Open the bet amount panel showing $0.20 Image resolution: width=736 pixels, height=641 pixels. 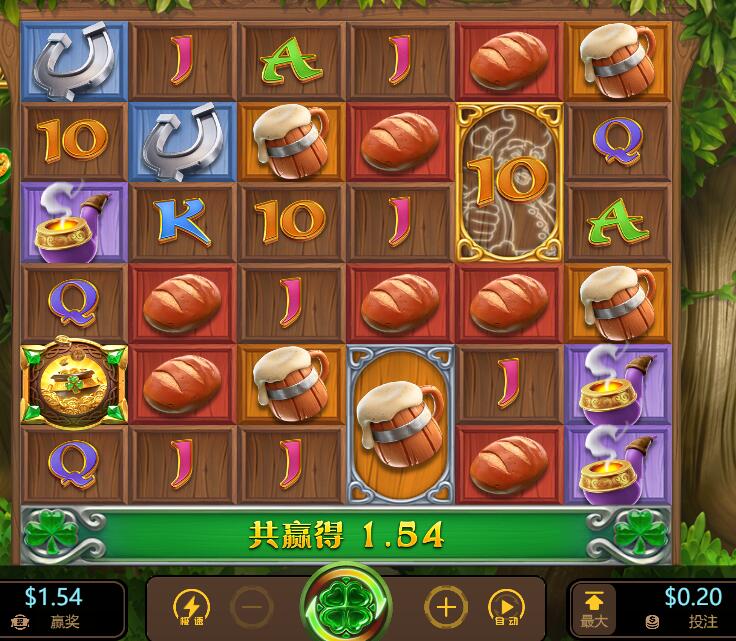pyautogui.click(x=692, y=606)
